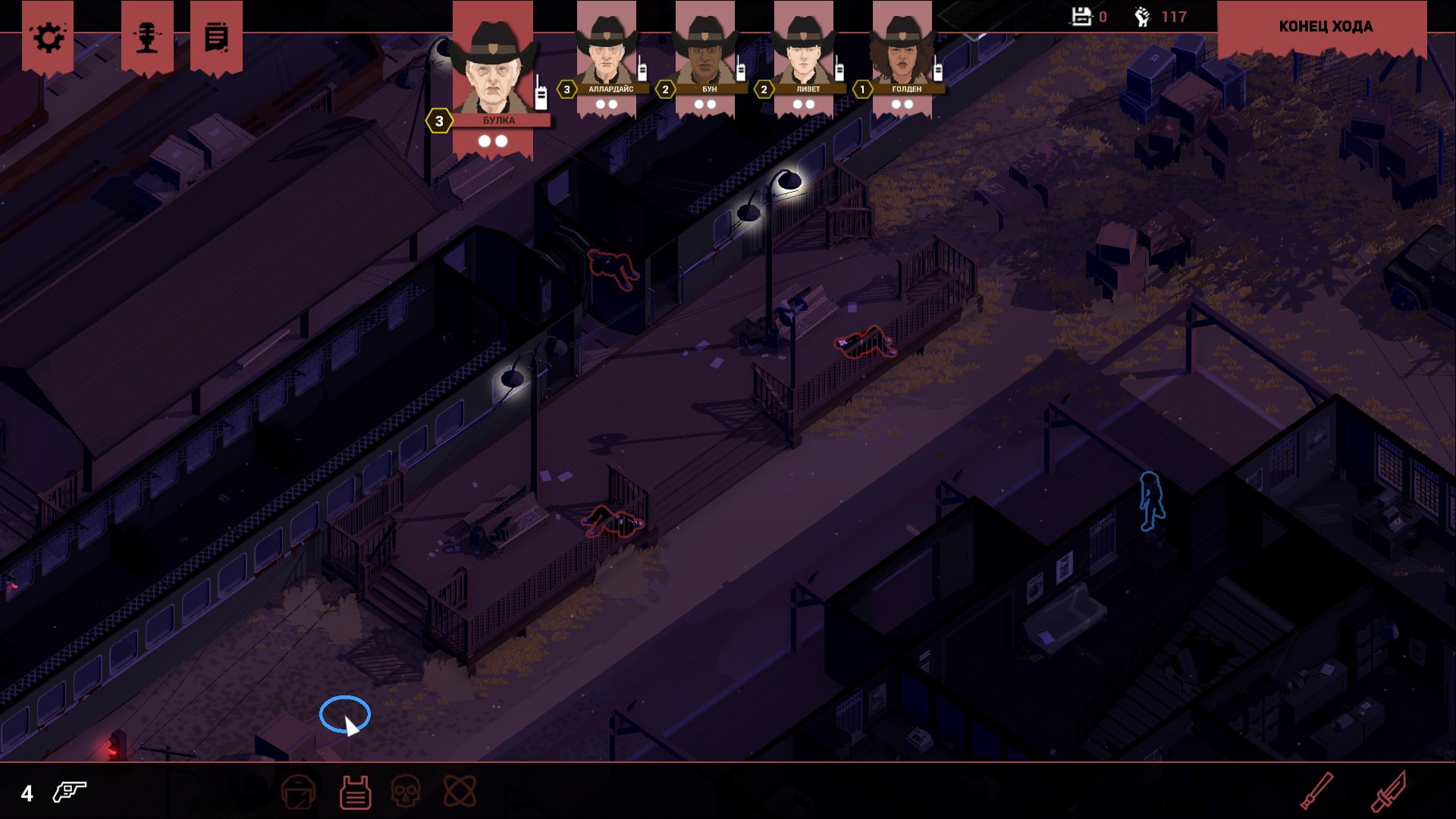Image resolution: width=1456 pixels, height=819 pixels.
Task: Select officer Ливет's portrait
Action: pos(804,53)
